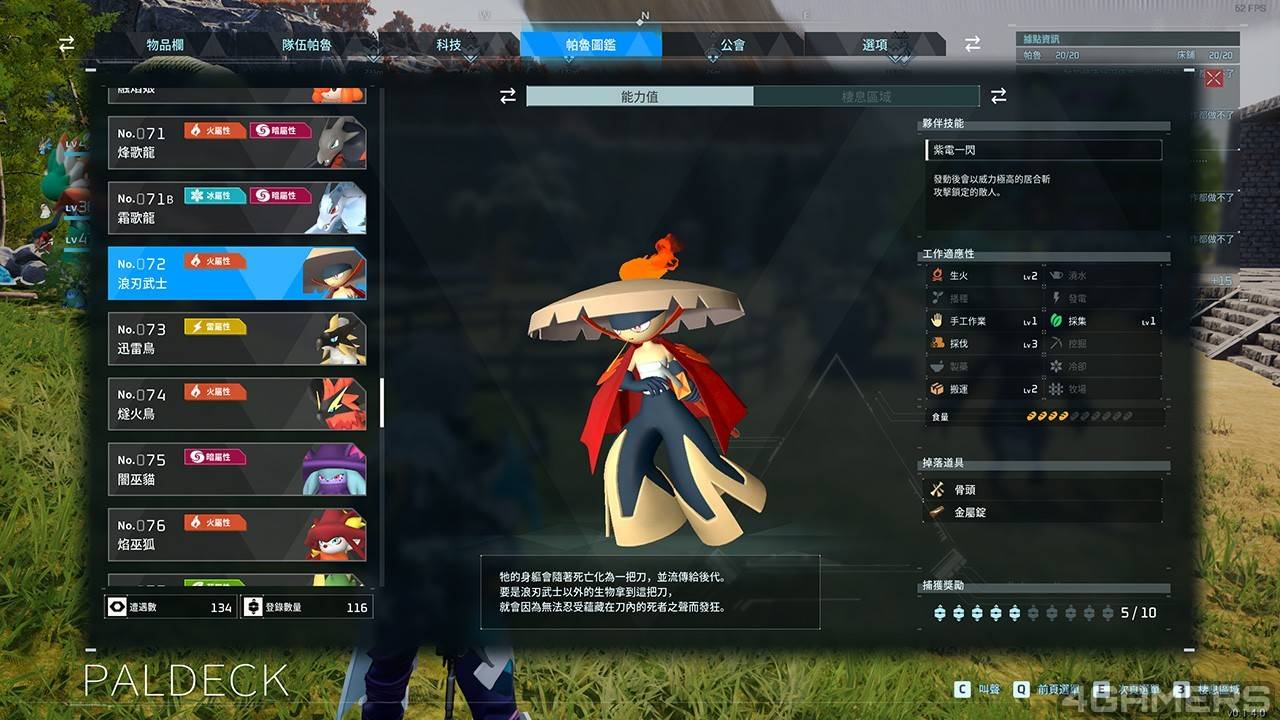
Task: Switch to the 公會 guild tab
Action: click(x=732, y=45)
